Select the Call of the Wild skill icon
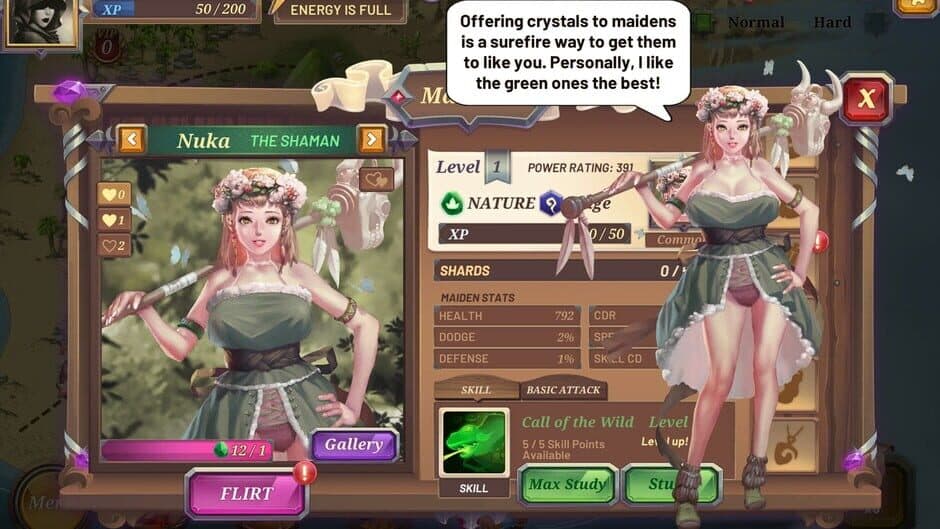Viewport: 940px width, 529px height. click(474, 442)
